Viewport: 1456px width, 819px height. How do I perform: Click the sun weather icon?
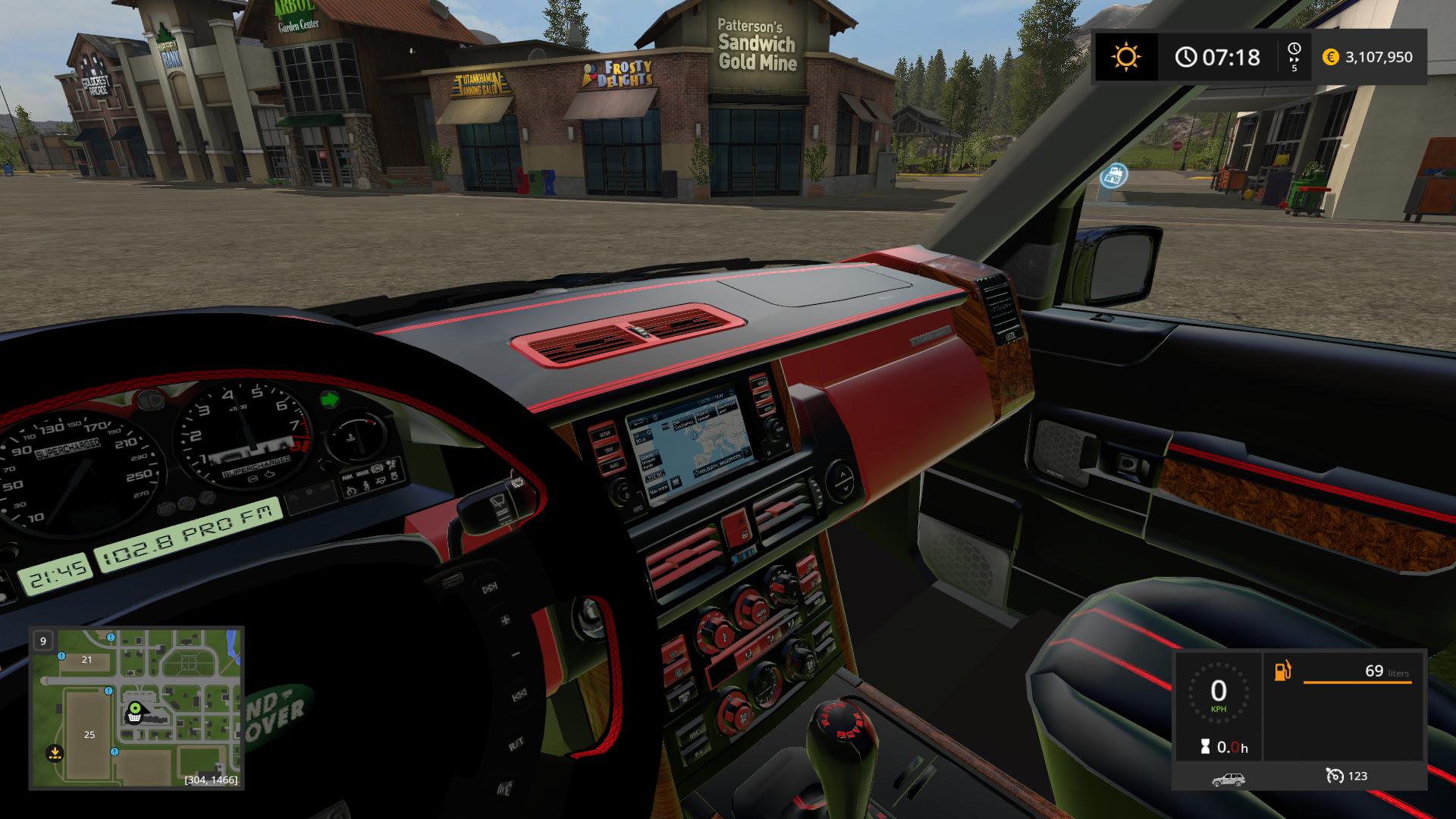(x=1125, y=57)
